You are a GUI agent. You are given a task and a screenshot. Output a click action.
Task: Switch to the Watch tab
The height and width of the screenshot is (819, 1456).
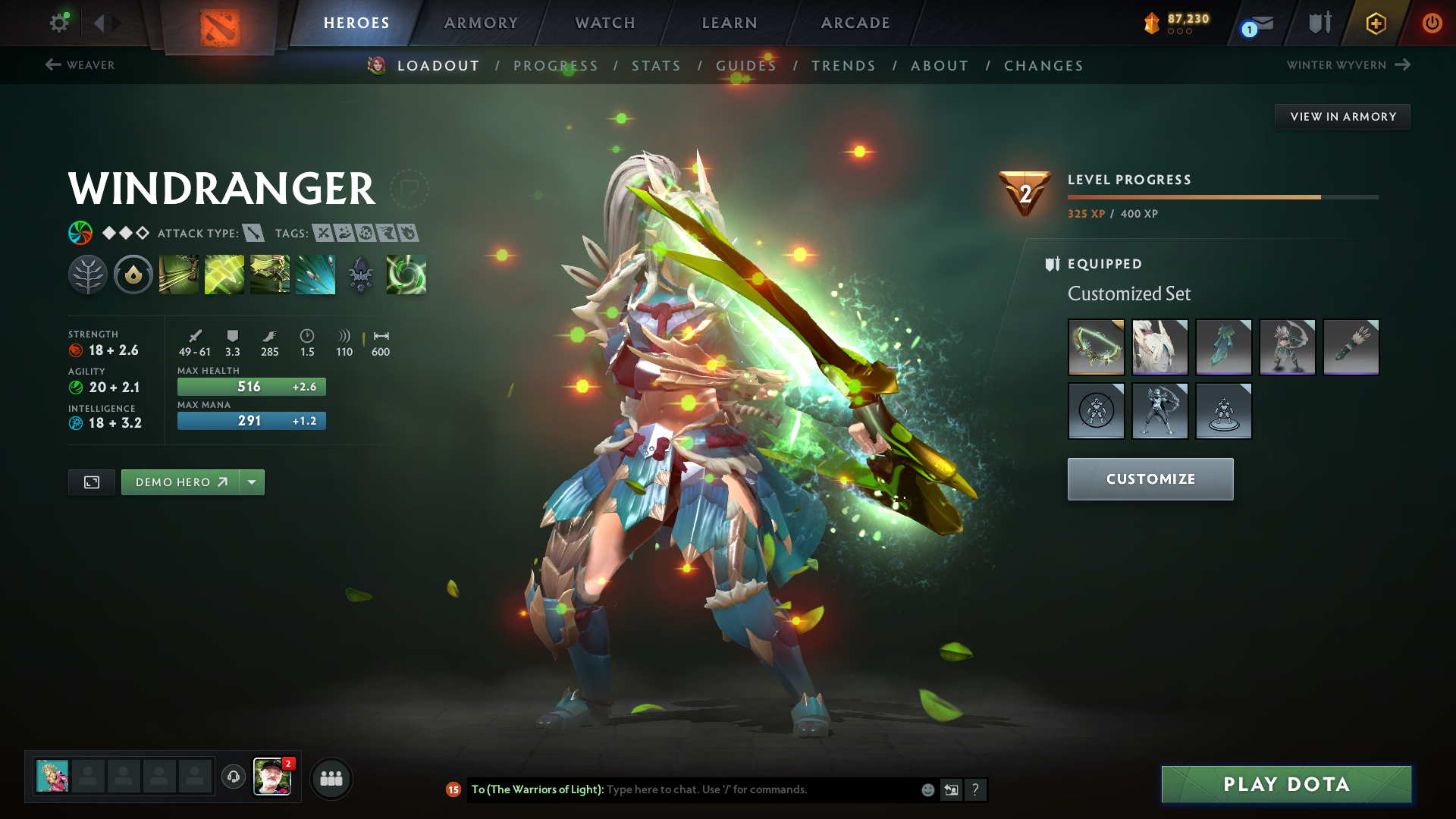click(x=605, y=23)
